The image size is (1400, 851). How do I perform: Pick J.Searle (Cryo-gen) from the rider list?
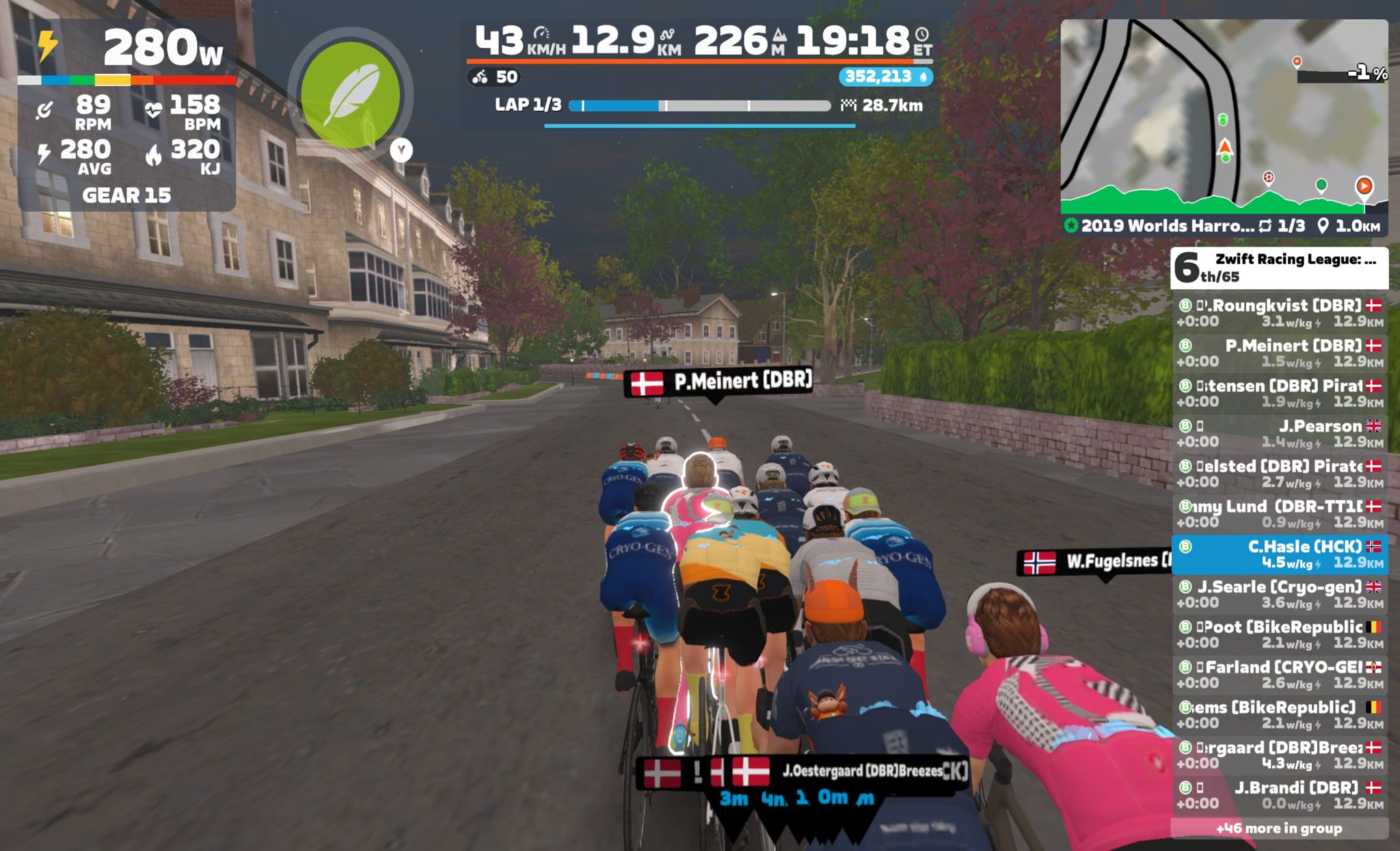1279,595
